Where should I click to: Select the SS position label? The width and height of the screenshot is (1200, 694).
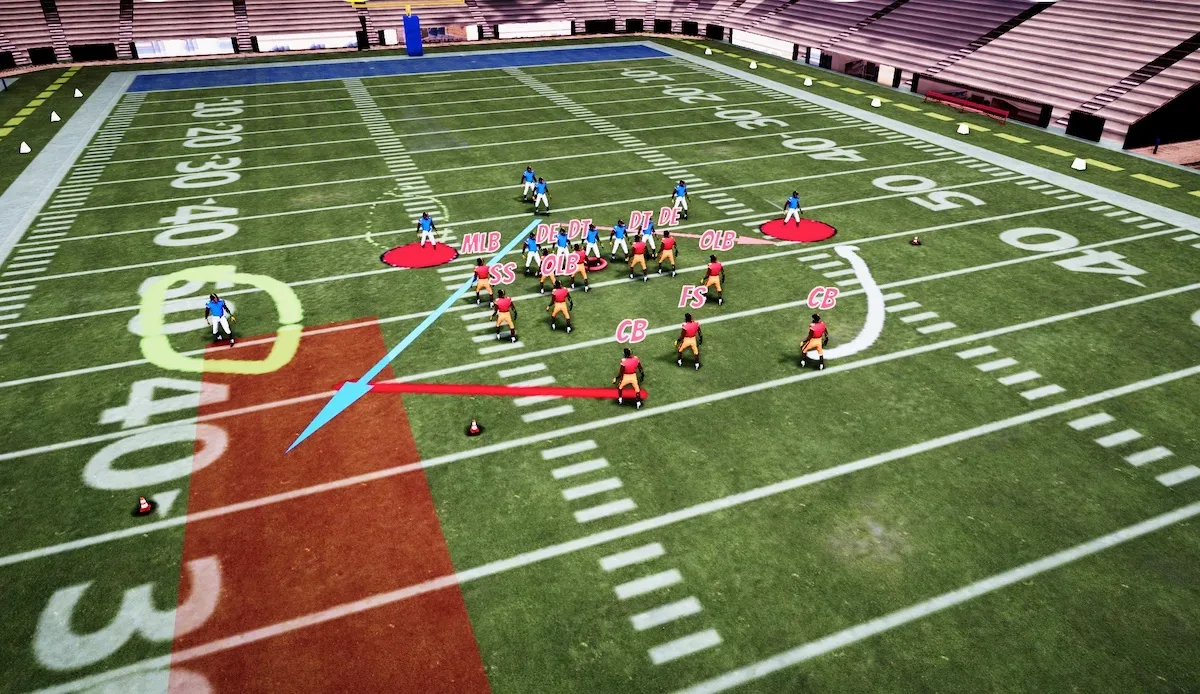502,273
